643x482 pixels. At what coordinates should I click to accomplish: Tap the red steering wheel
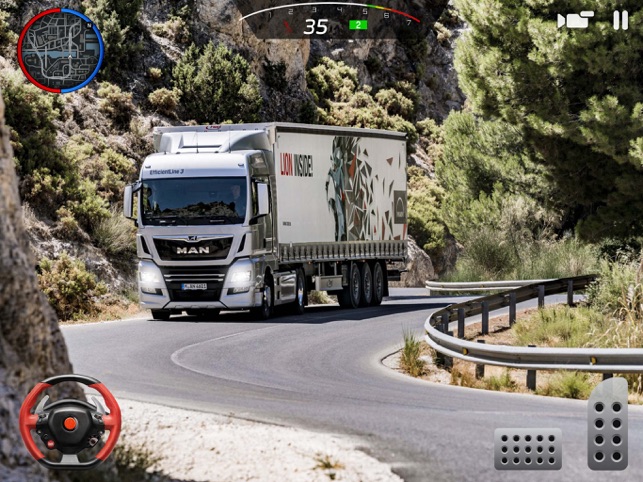(x=70, y=420)
